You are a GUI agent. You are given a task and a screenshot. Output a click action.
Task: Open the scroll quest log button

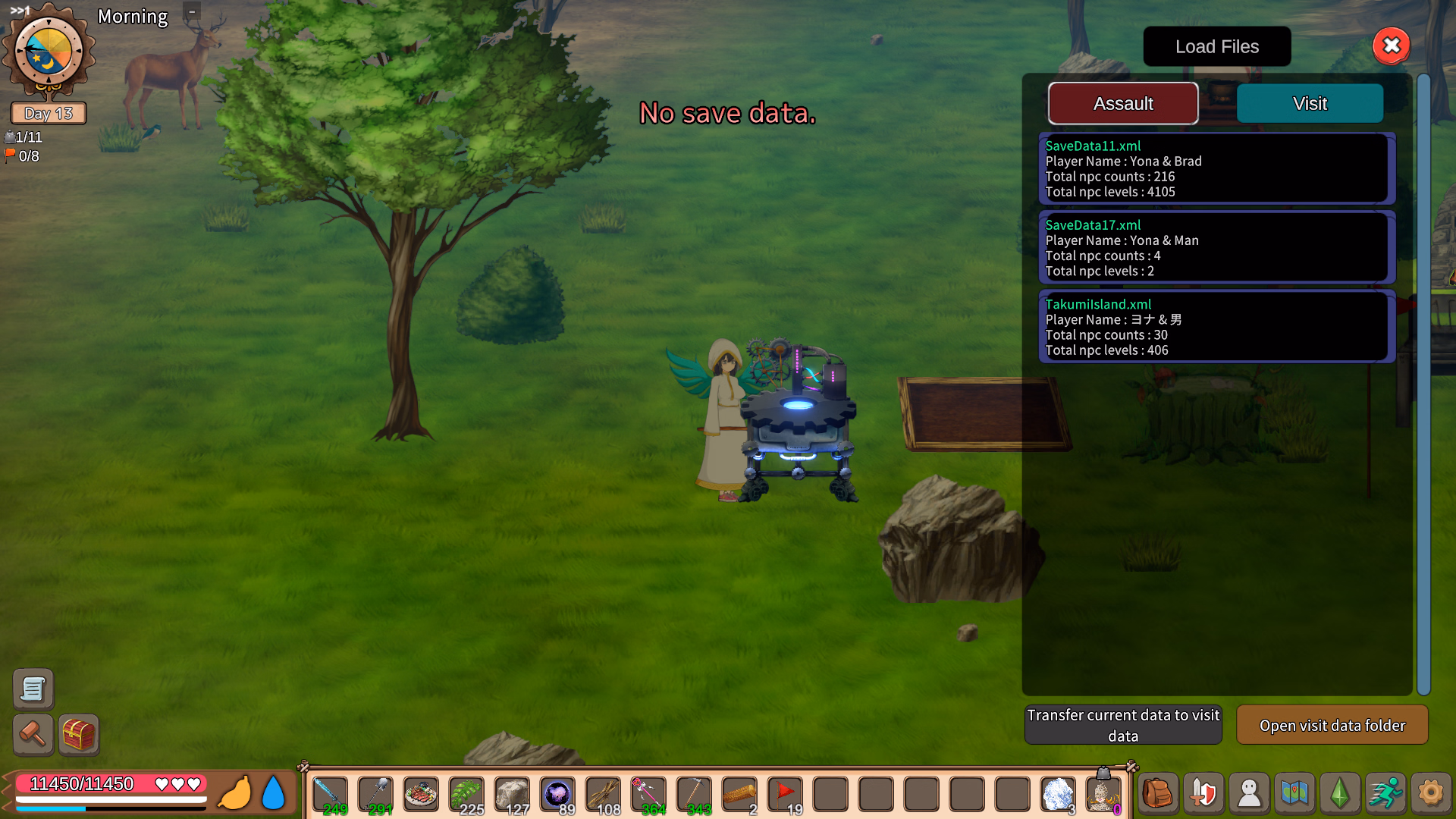coord(33,689)
